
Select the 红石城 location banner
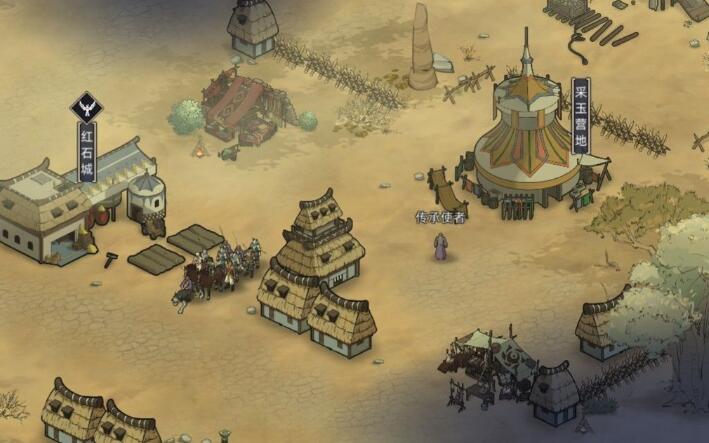point(88,151)
